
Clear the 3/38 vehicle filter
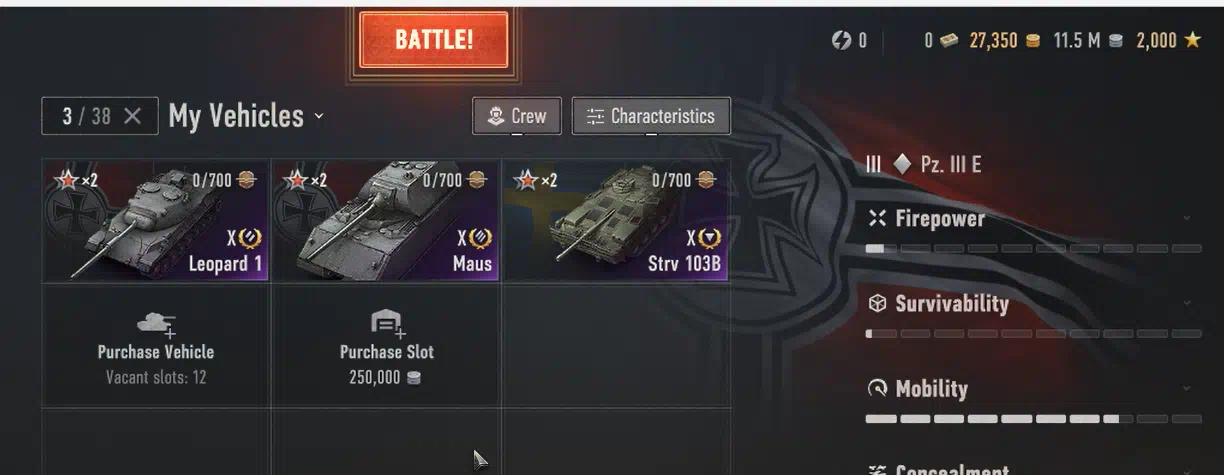click(132, 116)
